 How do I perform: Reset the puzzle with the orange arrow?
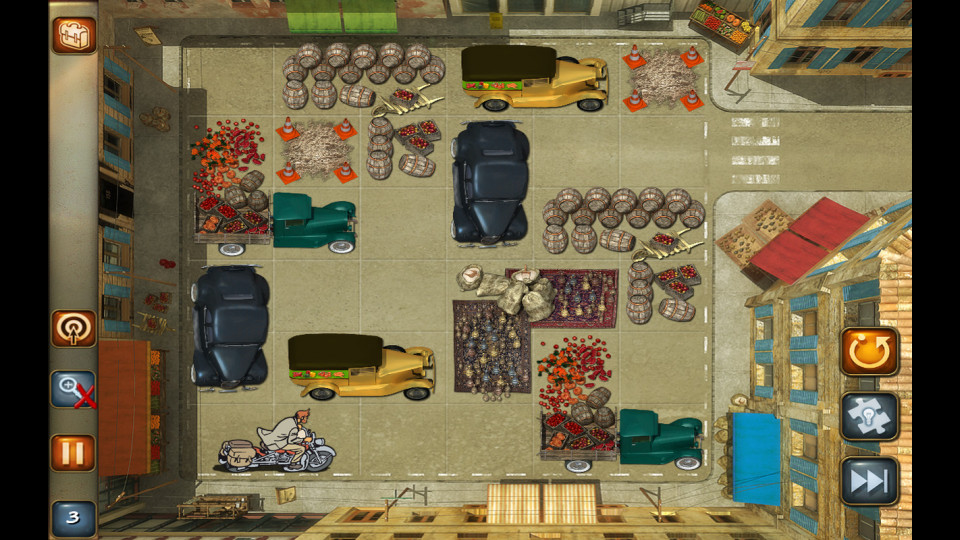(x=869, y=351)
